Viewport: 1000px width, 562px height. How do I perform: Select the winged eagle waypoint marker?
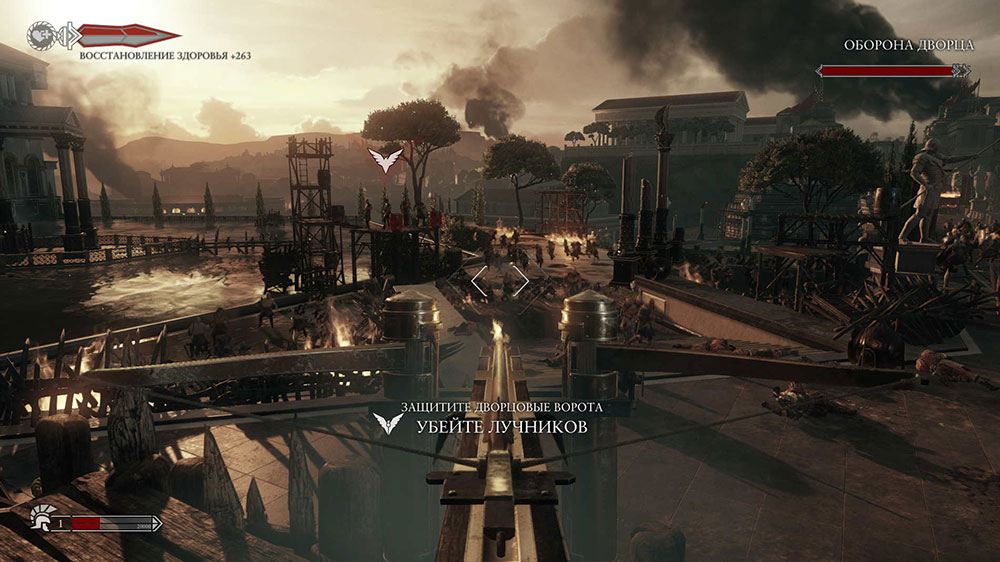pyautogui.click(x=383, y=158)
